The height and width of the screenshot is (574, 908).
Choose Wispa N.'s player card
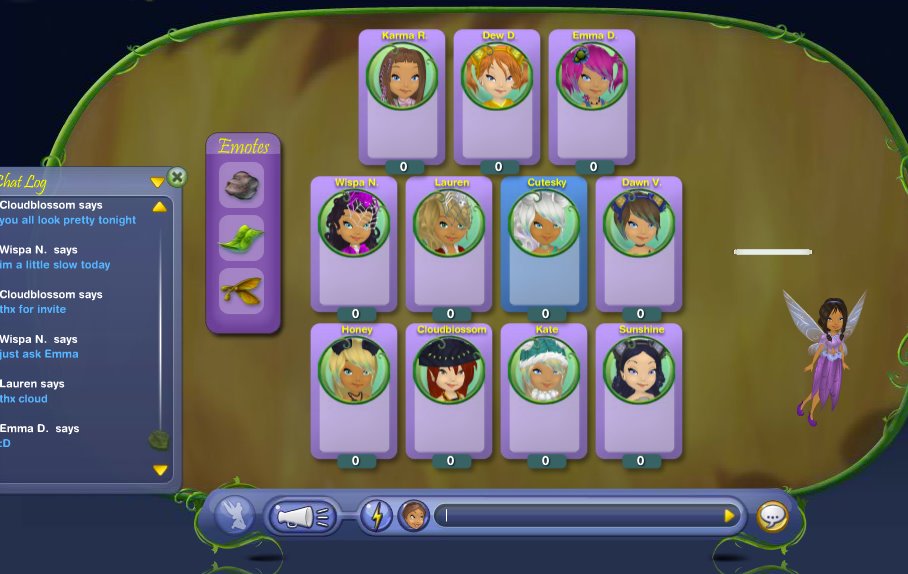coord(354,243)
